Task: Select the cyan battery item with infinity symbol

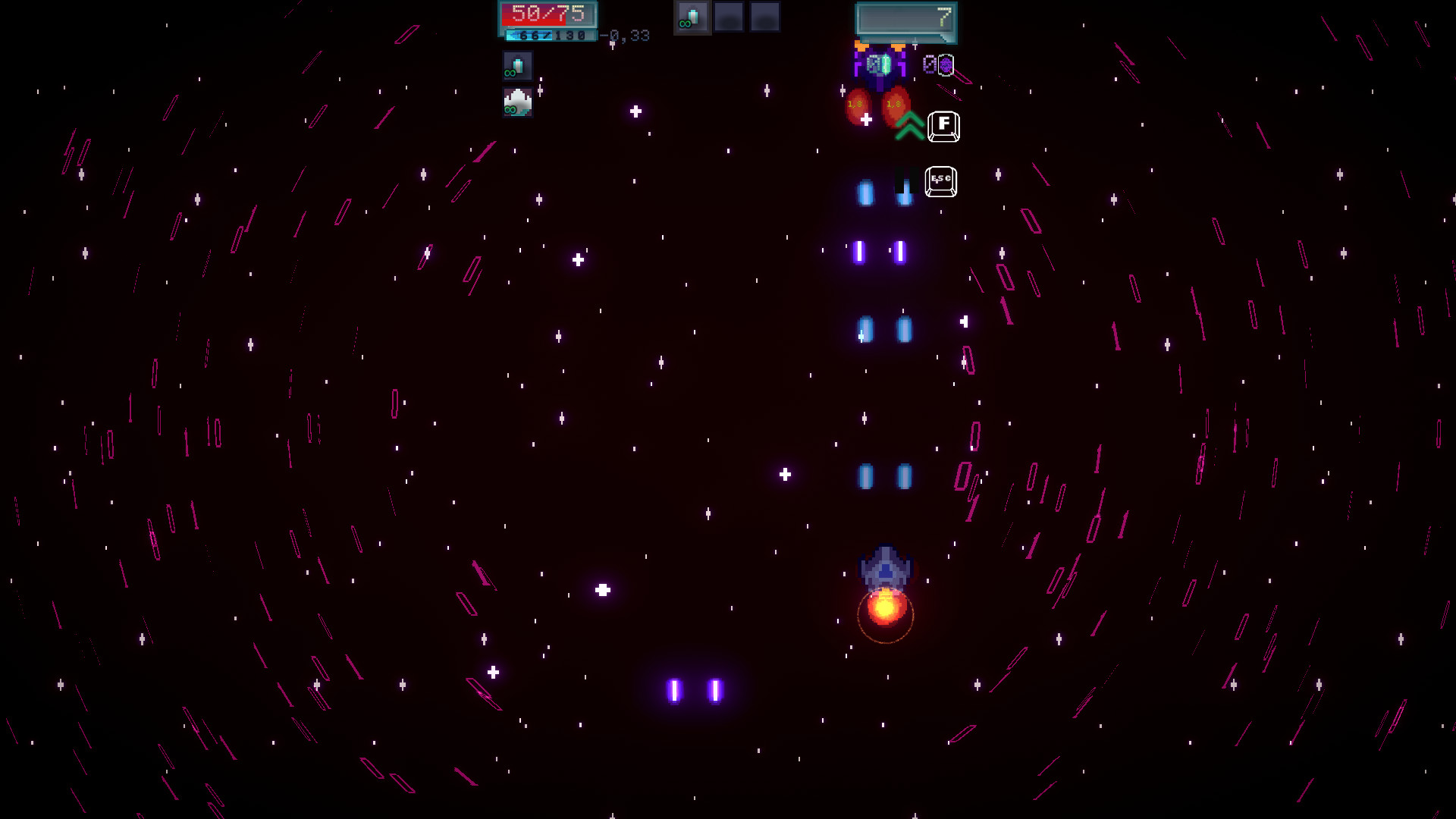Action: pos(517,66)
